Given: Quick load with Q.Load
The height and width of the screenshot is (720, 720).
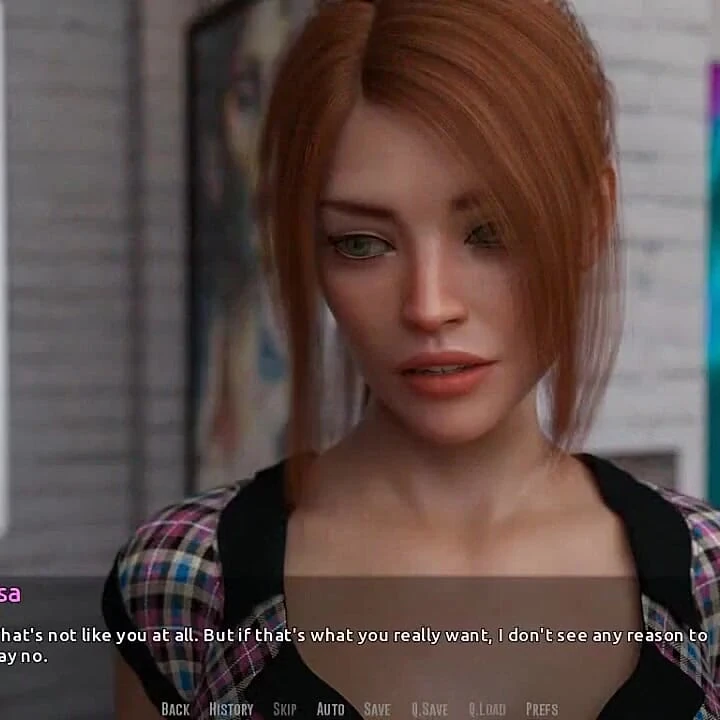Looking at the screenshot, I should click(487, 709).
